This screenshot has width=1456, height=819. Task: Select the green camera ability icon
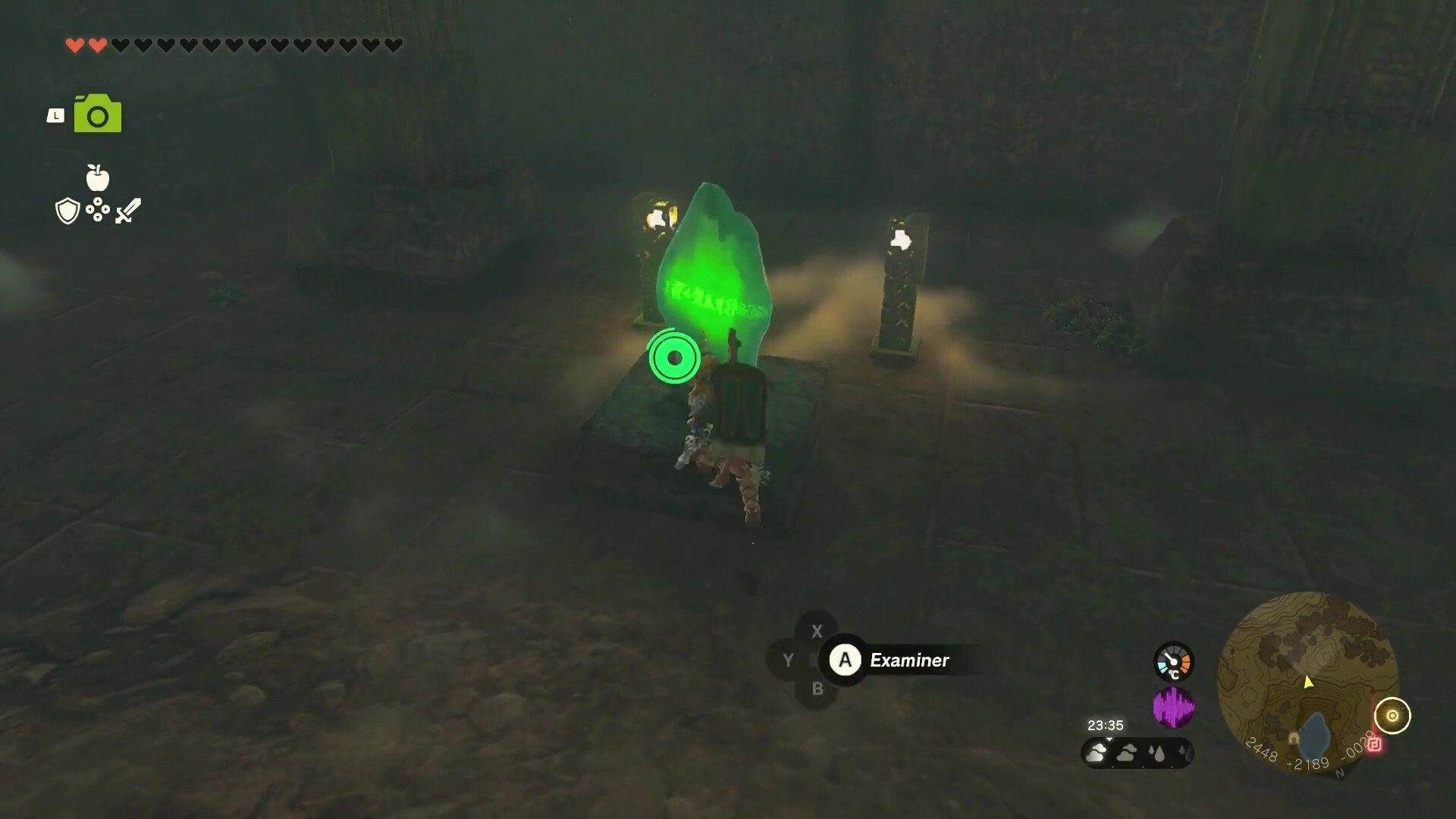96,112
